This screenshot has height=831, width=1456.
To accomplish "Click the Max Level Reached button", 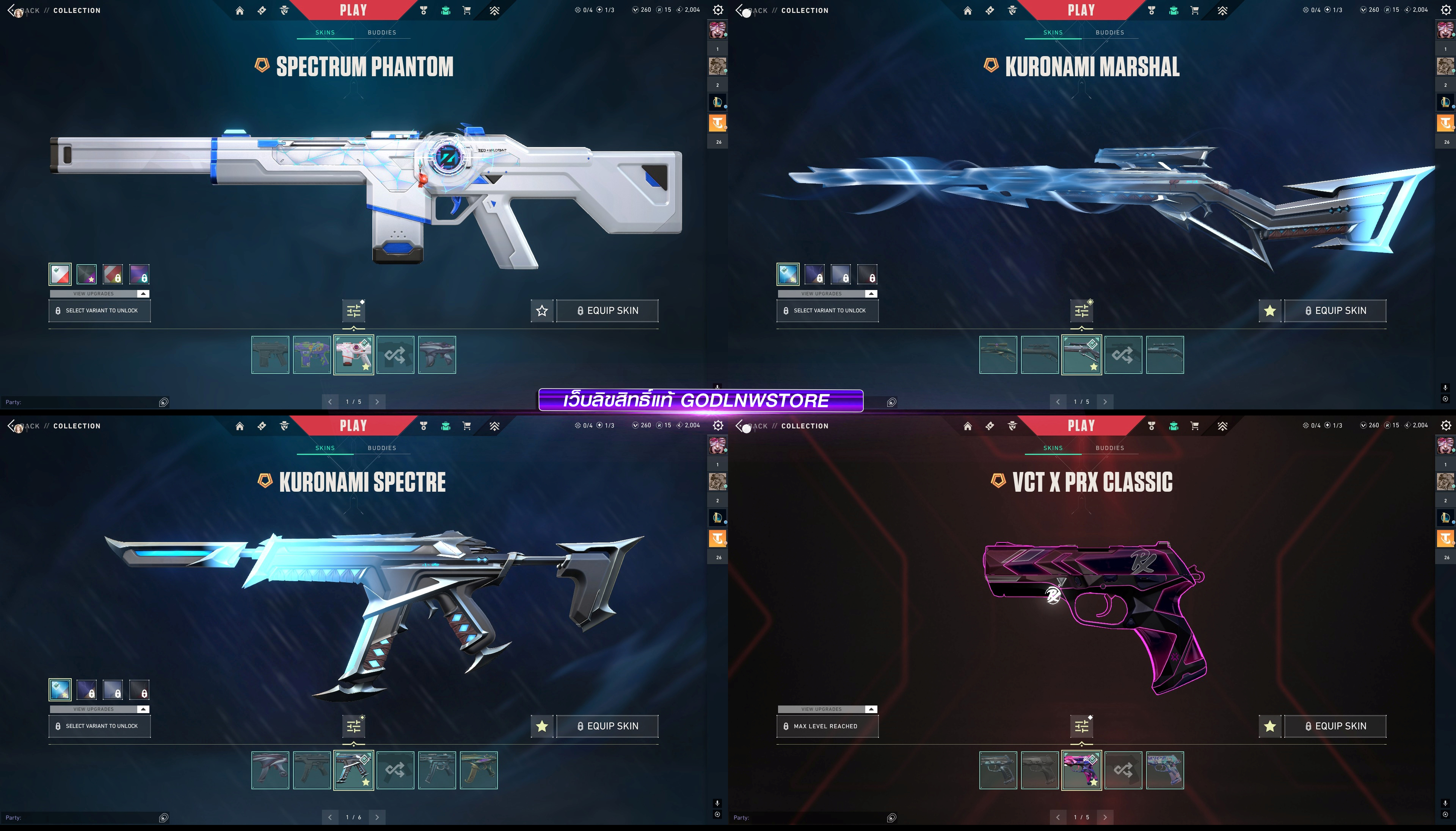I will 827,726.
